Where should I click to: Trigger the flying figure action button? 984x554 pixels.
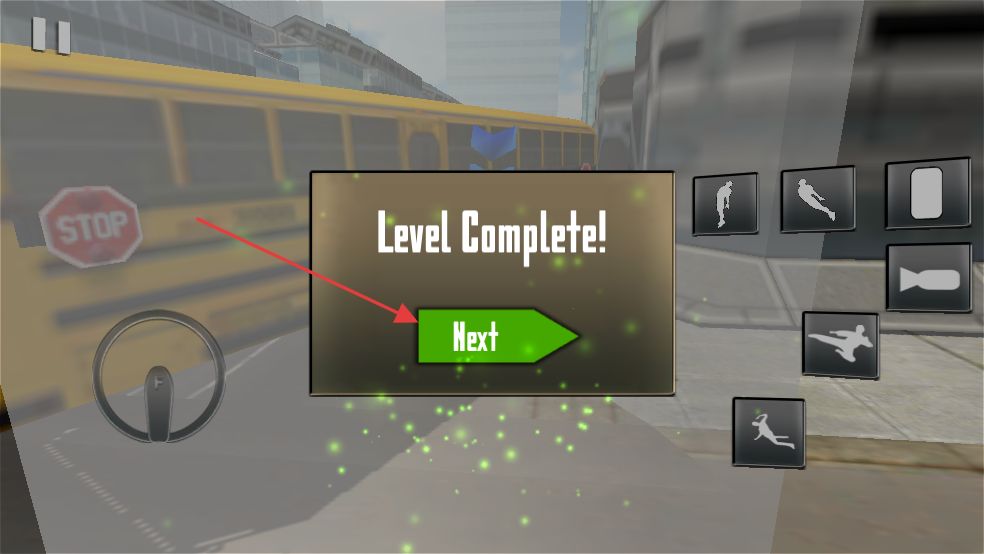[x=818, y=198]
